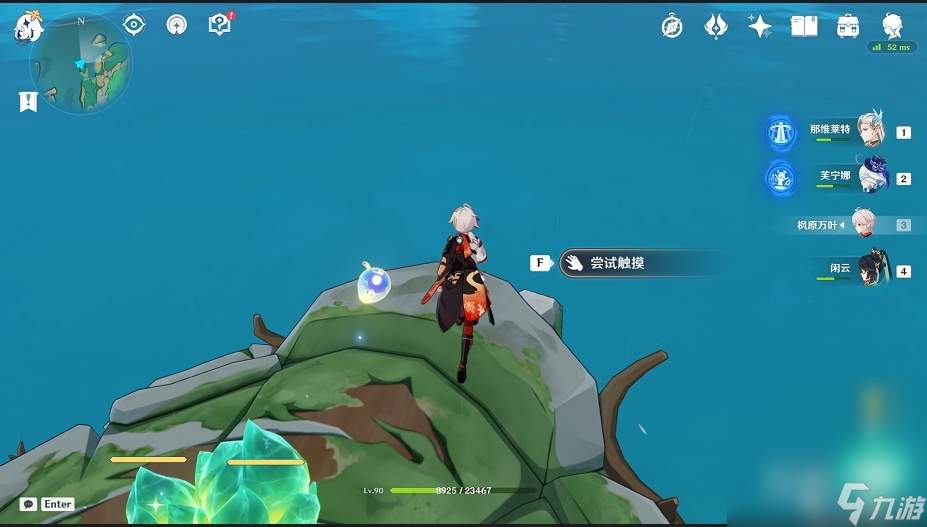This screenshot has width=927, height=527.
Task: Open the wish star icon
Action: pyautogui.click(x=759, y=26)
